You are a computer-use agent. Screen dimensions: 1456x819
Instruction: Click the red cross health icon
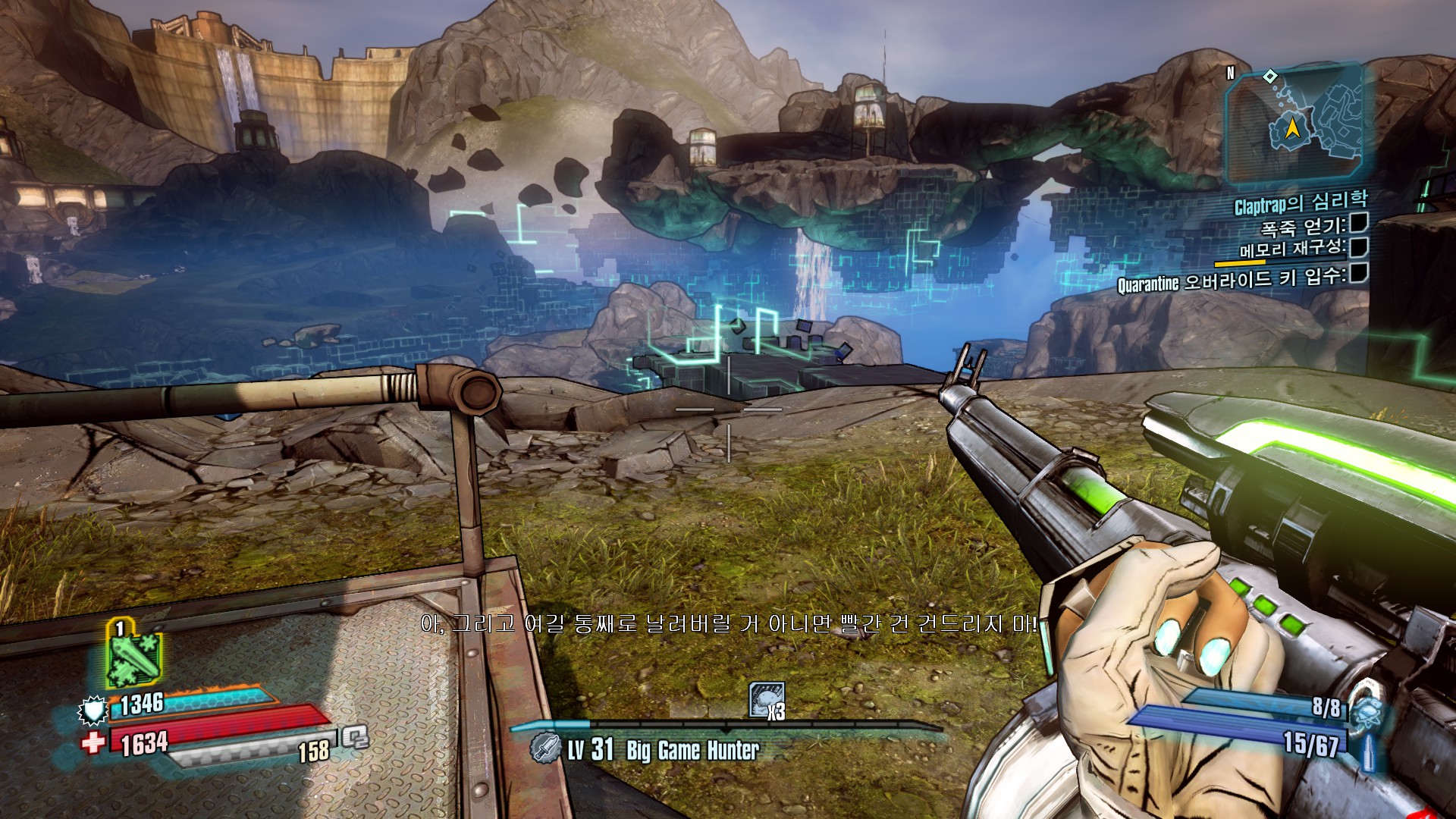coord(93,742)
